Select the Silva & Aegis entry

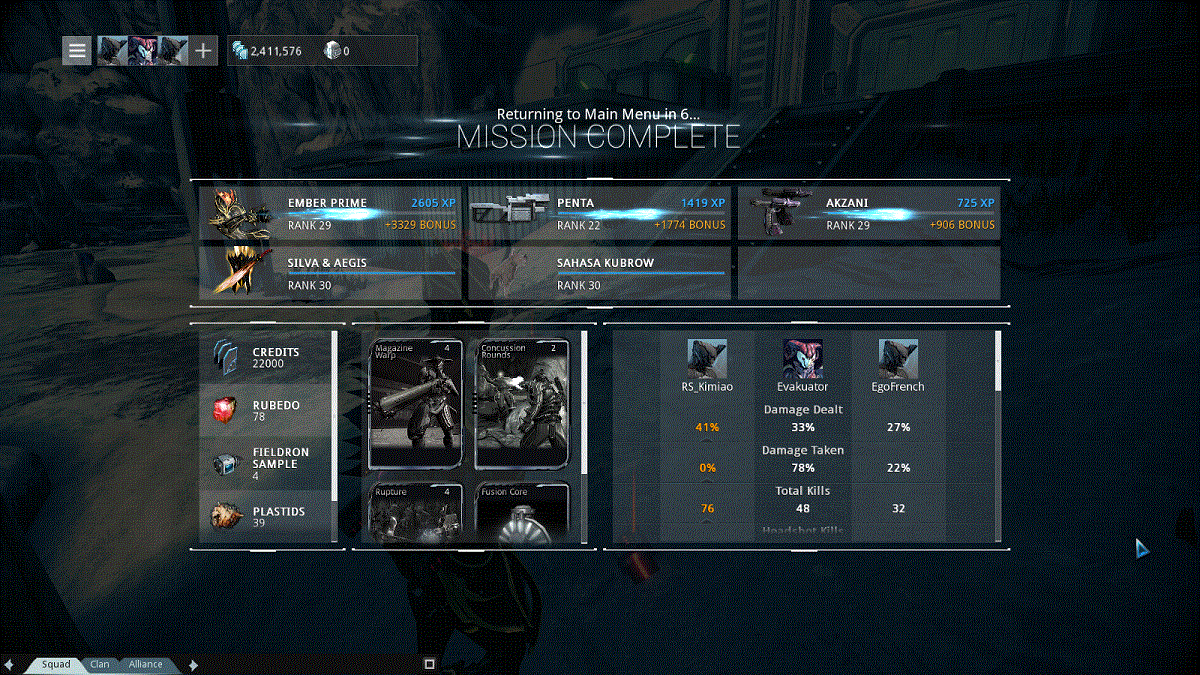click(x=331, y=272)
